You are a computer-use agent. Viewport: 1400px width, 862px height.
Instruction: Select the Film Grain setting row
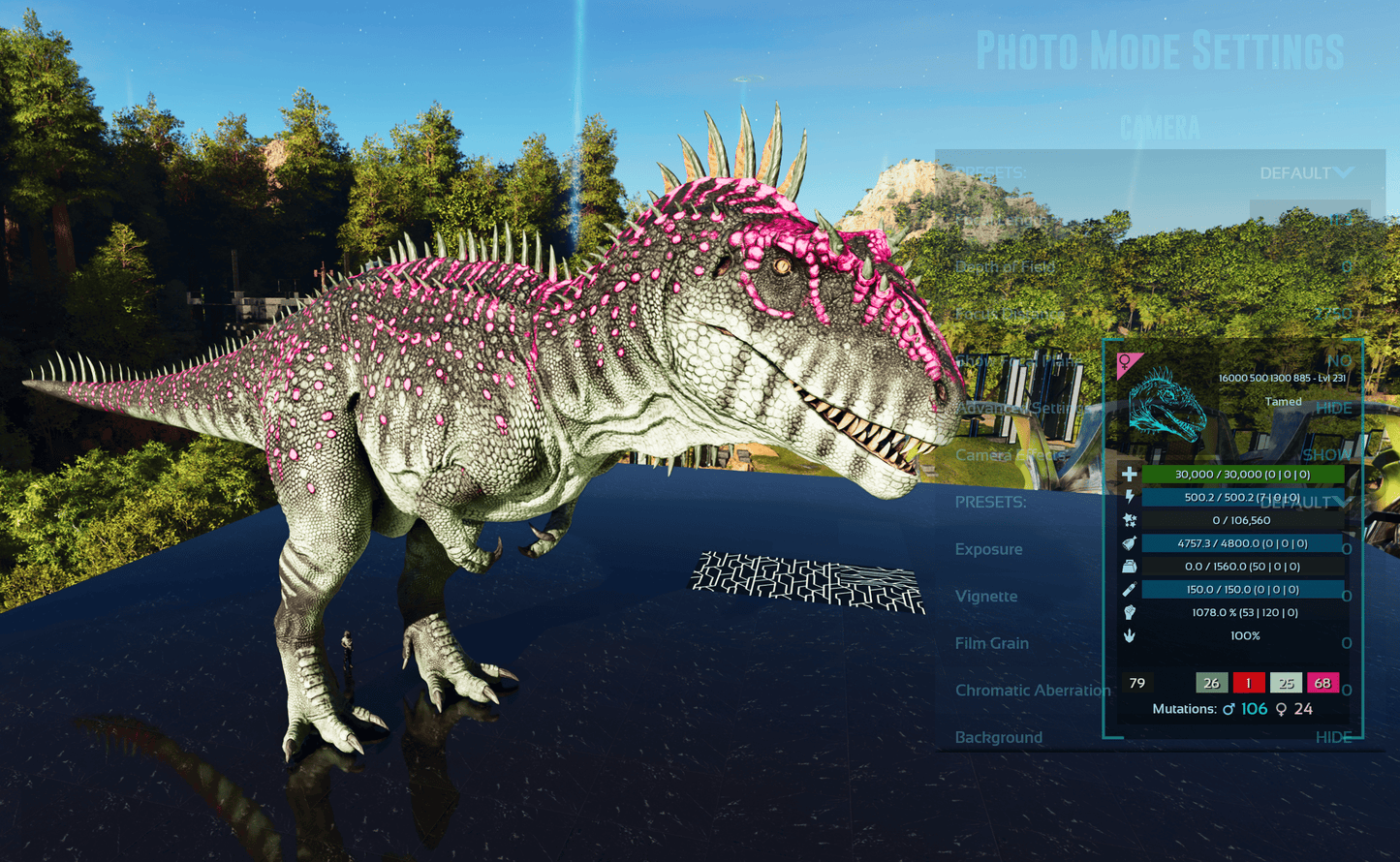[991, 643]
